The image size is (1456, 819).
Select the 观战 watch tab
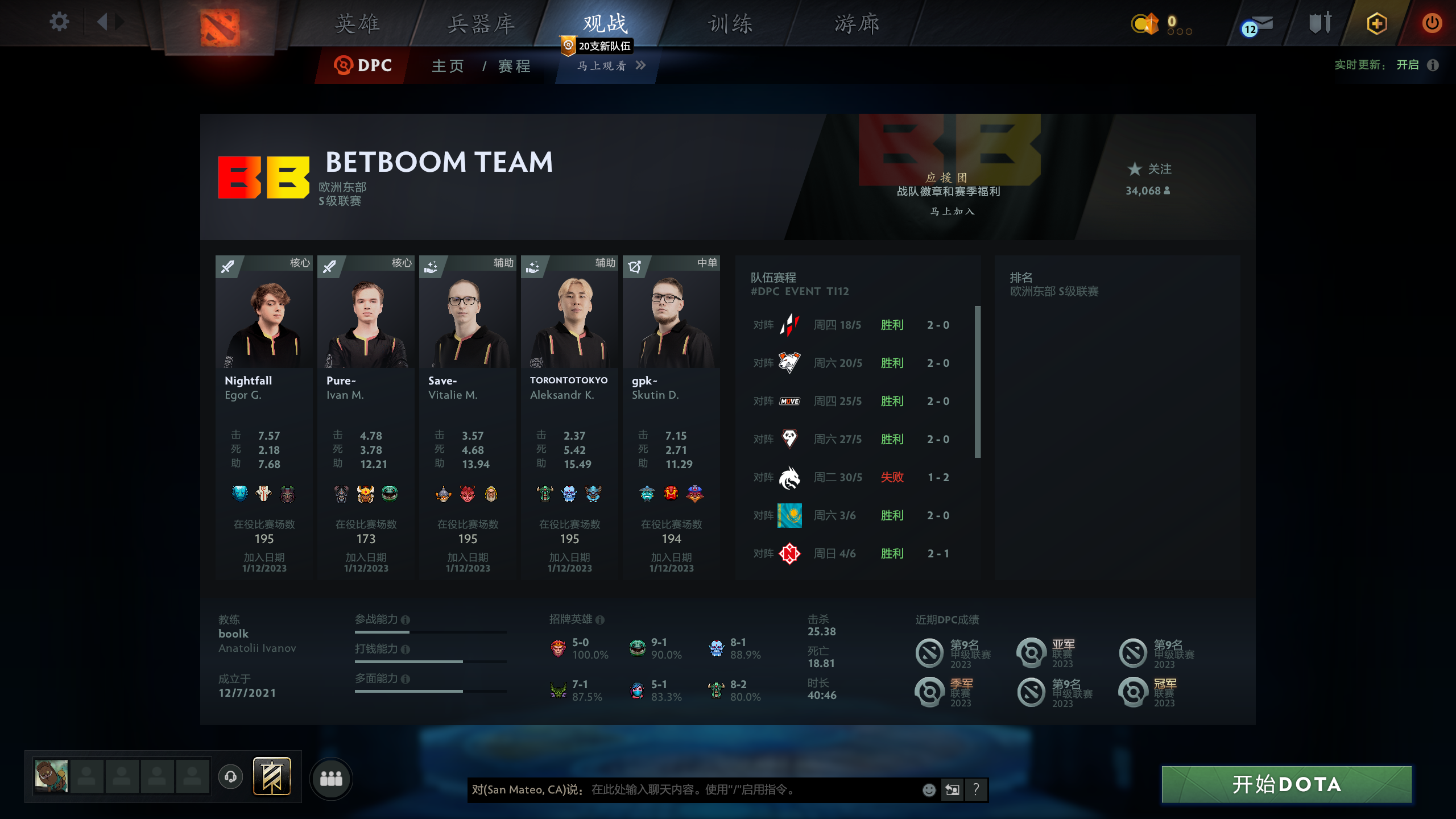pos(605,24)
